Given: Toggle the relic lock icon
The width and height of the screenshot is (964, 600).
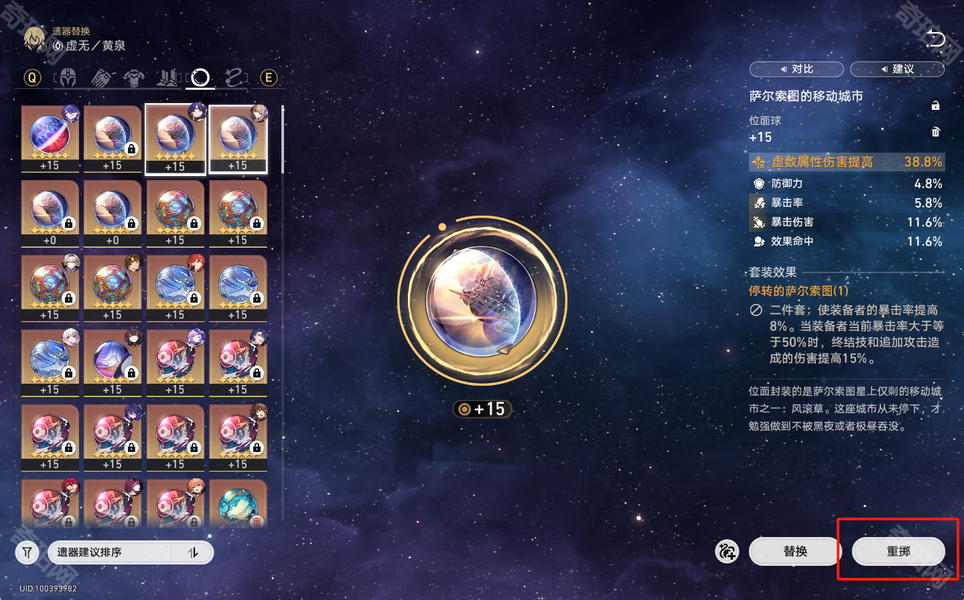Looking at the screenshot, I should pyautogui.click(x=935, y=105).
